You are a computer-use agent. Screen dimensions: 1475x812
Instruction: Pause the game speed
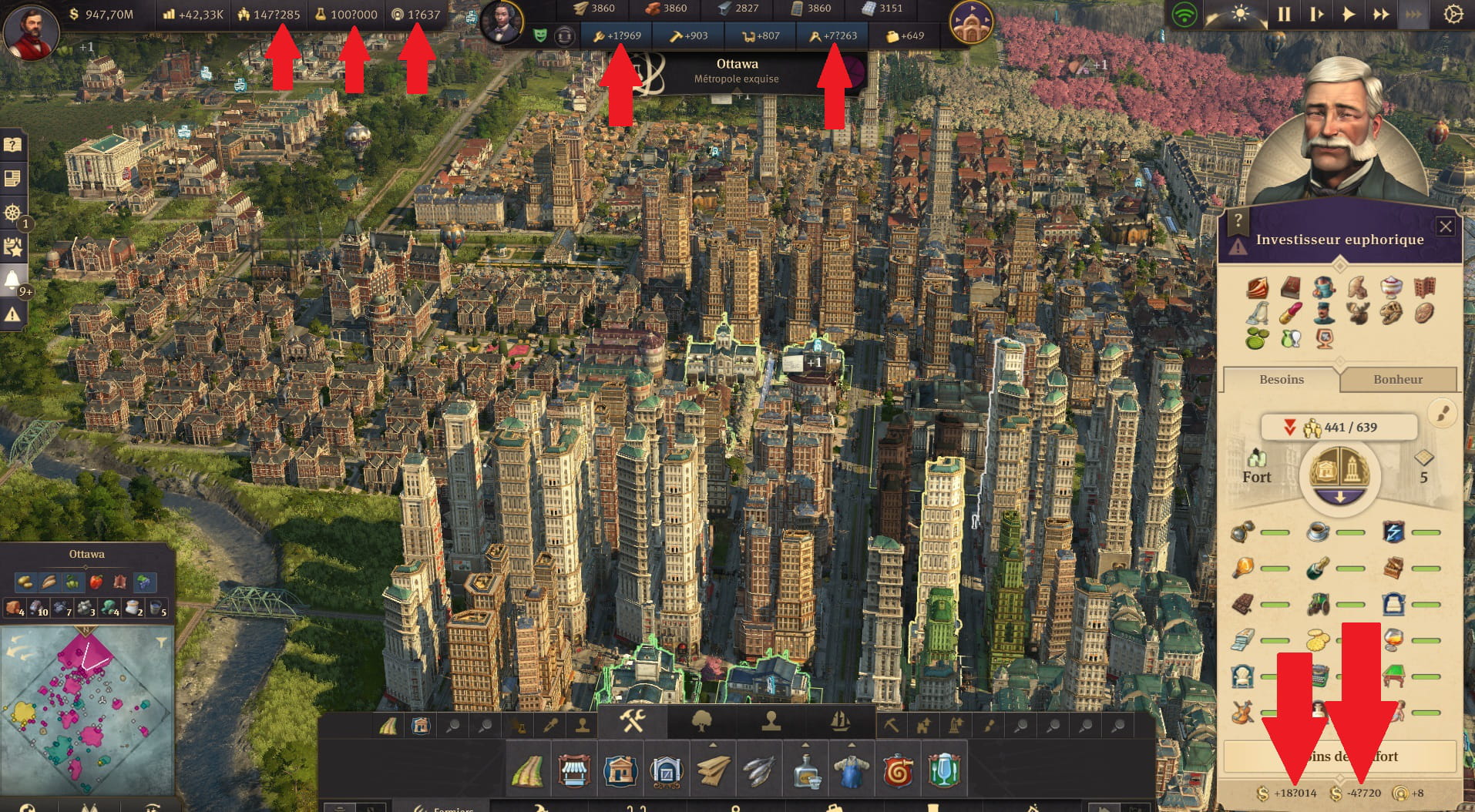point(1284,14)
